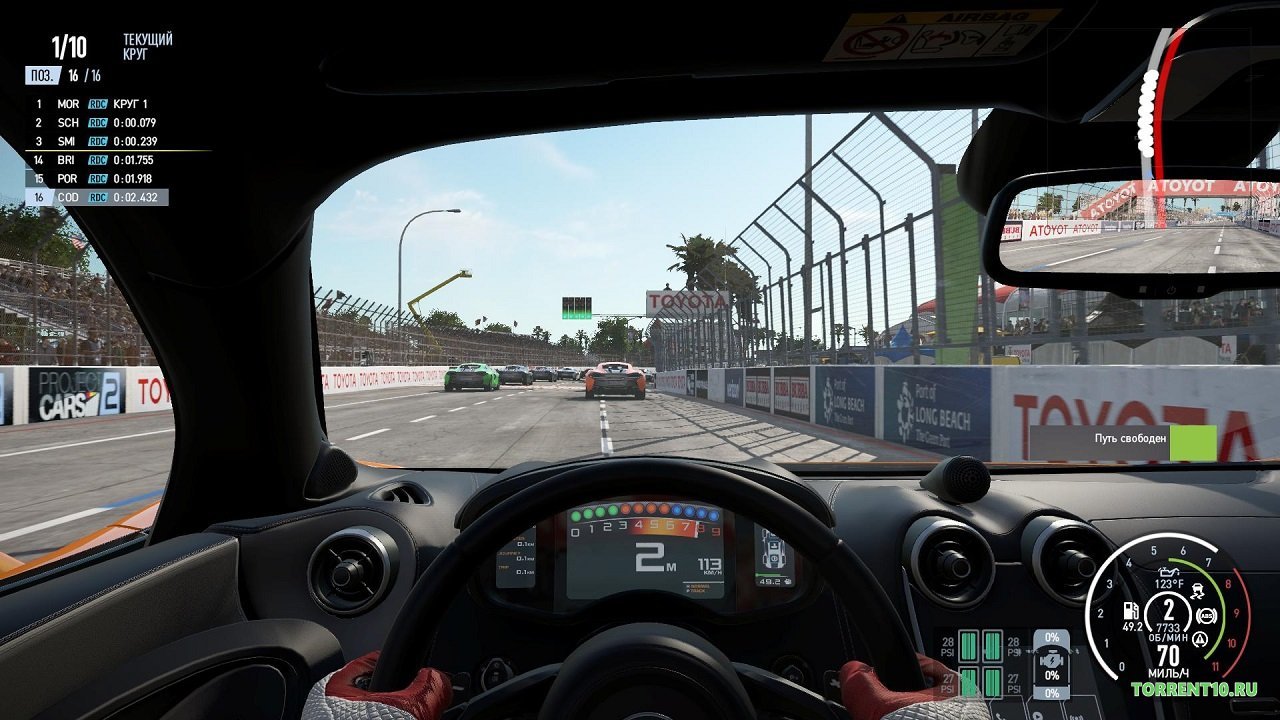Click the oil temperature icon above 123°F

coord(1169,571)
